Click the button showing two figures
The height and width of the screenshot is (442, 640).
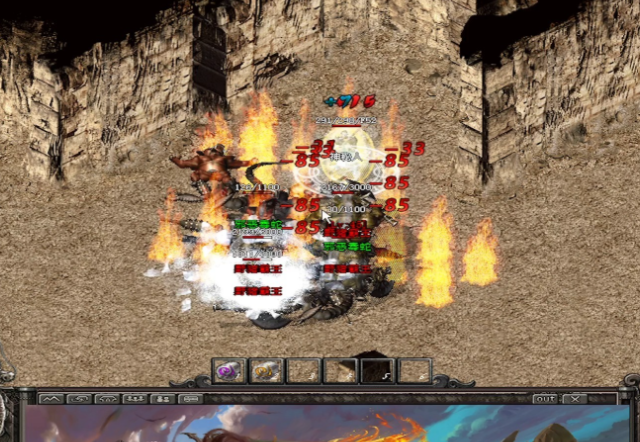click(x=161, y=398)
